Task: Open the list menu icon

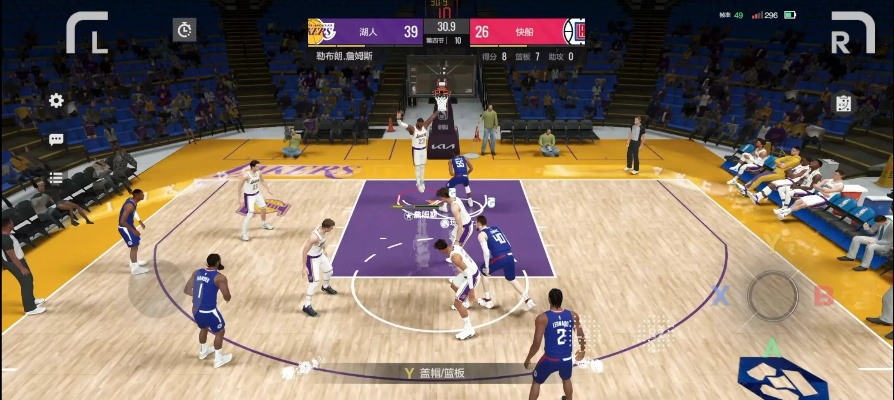Action: point(56,178)
